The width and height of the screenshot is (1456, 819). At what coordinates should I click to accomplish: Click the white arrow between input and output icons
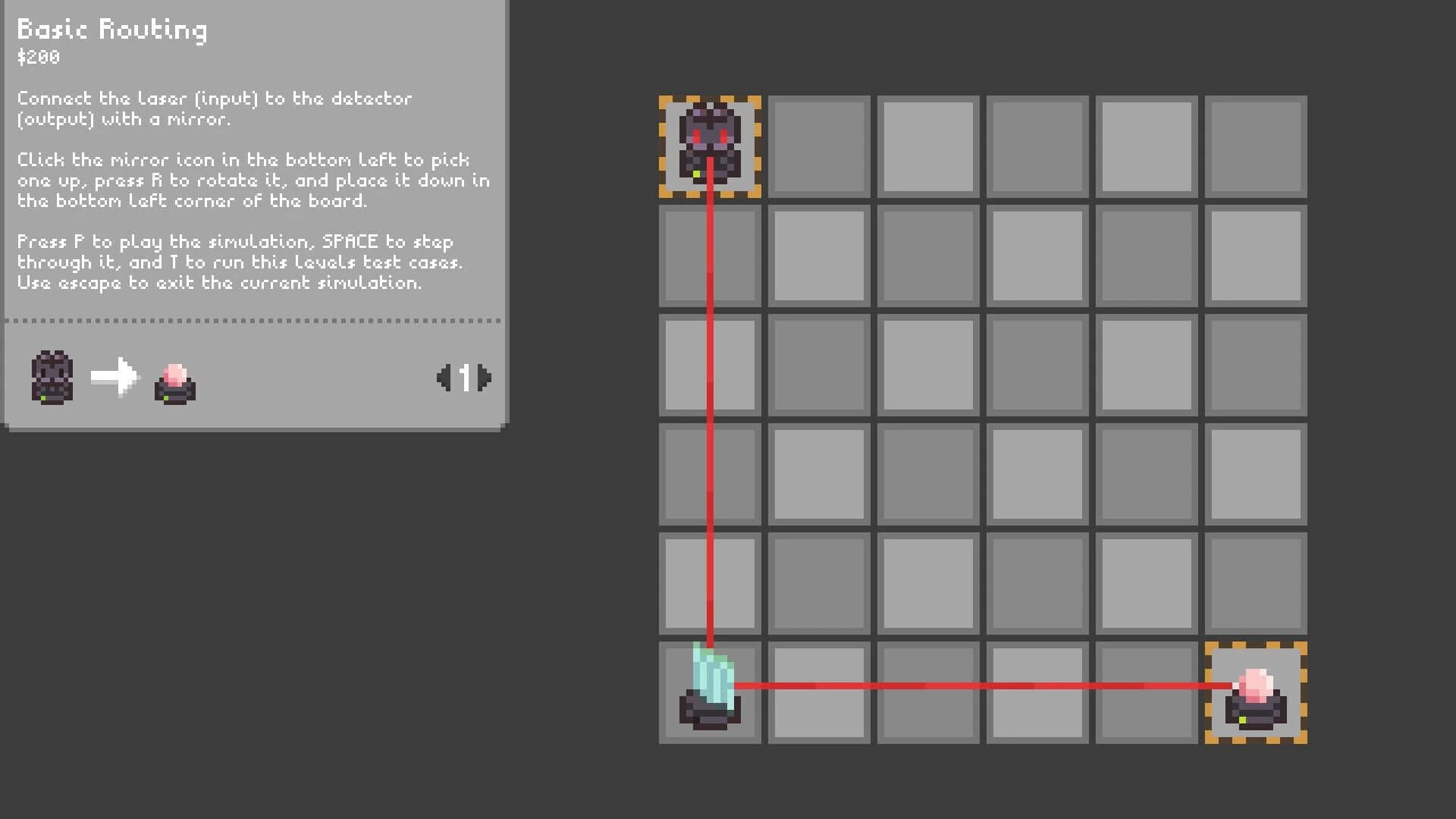[115, 378]
